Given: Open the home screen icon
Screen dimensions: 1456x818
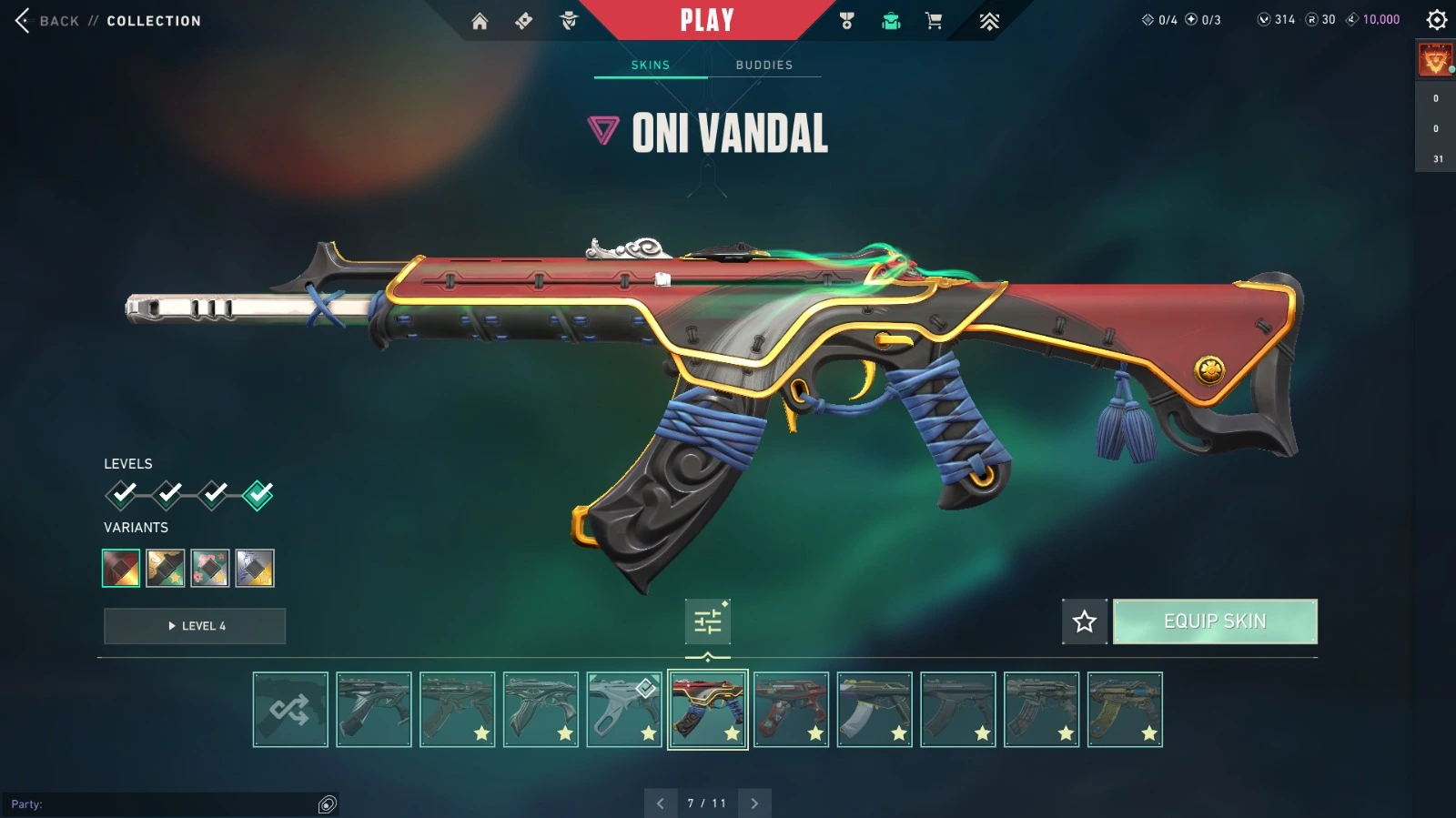Looking at the screenshot, I should (480, 21).
